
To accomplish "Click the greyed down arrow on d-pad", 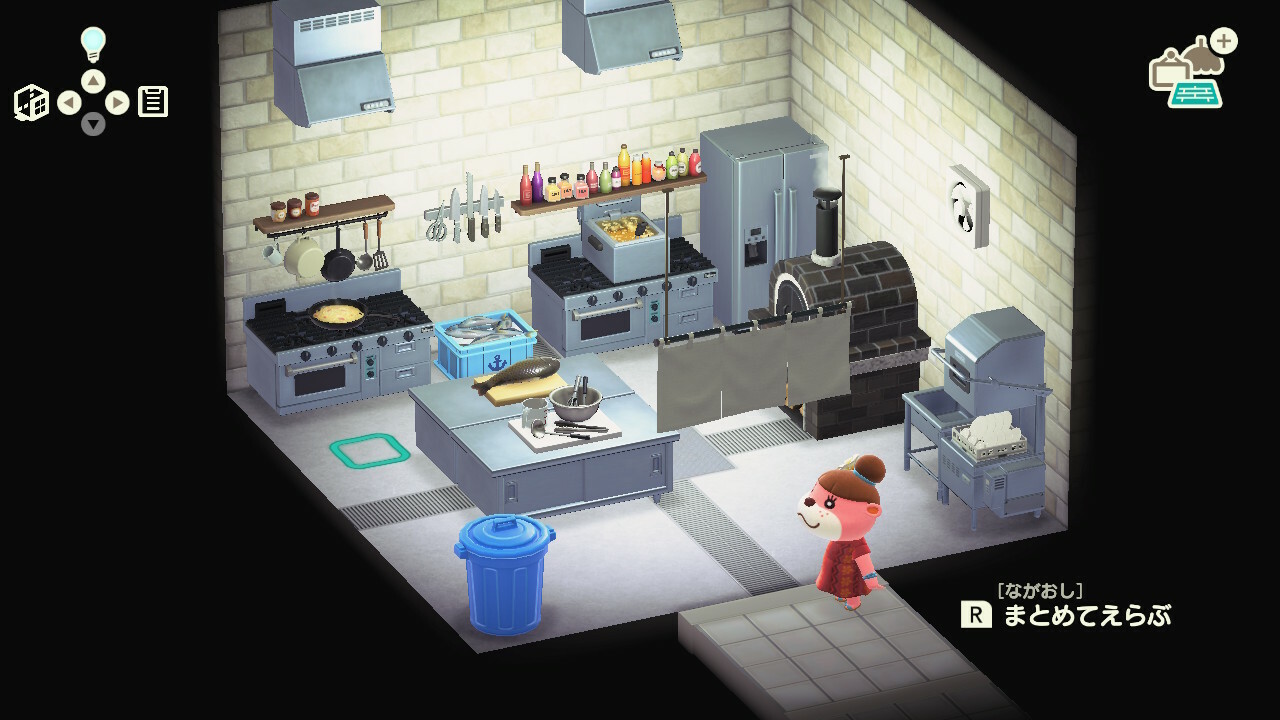I will pyautogui.click(x=93, y=124).
